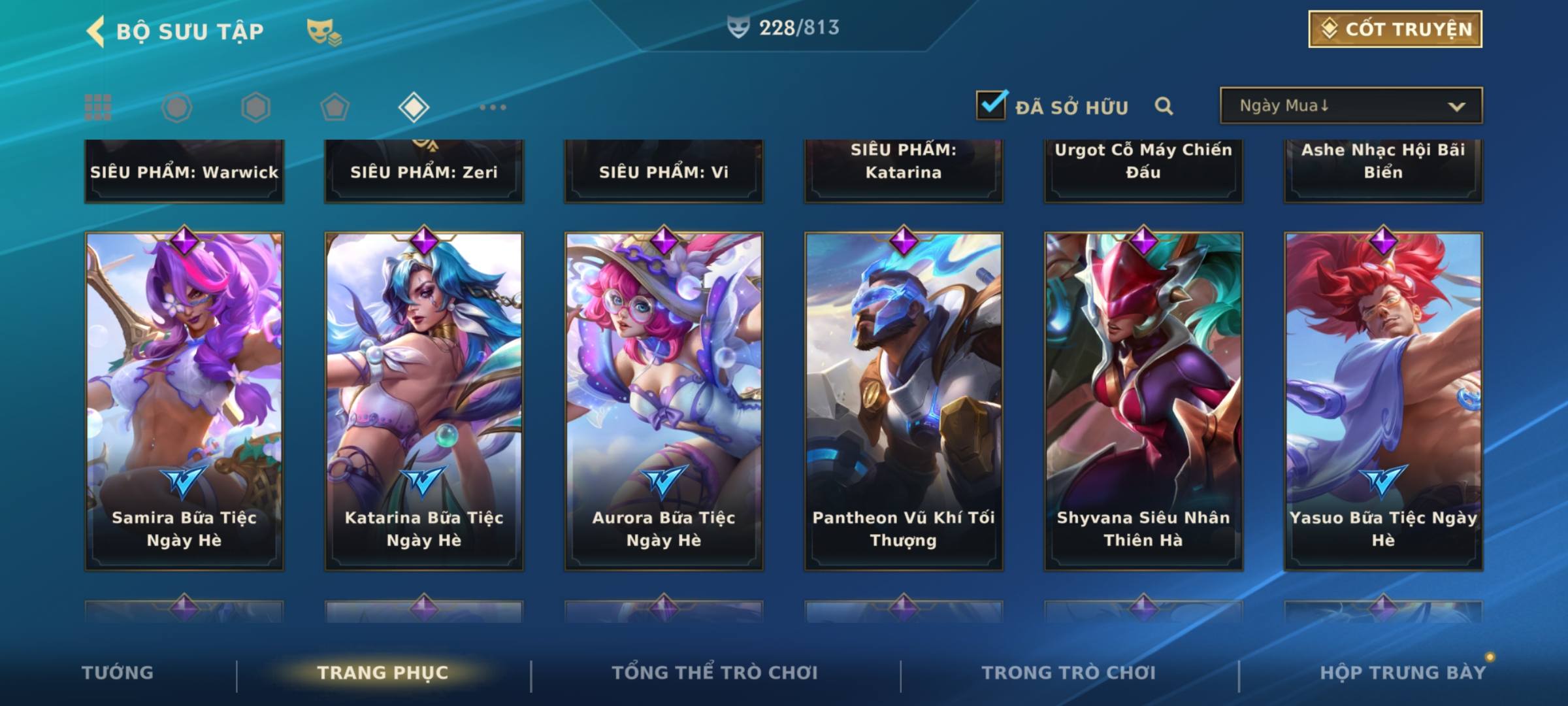Image resolution: width=1568 pixels, height=706 pixels.
Task: Open the Cốt Truyện button
Action: click(x=1395, y=29)
